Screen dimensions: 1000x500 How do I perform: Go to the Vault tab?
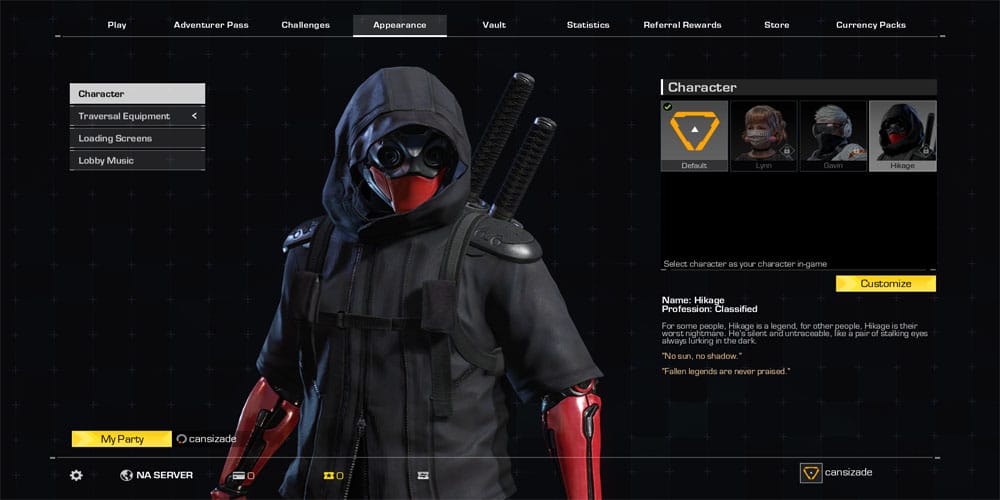coord(493,25)
